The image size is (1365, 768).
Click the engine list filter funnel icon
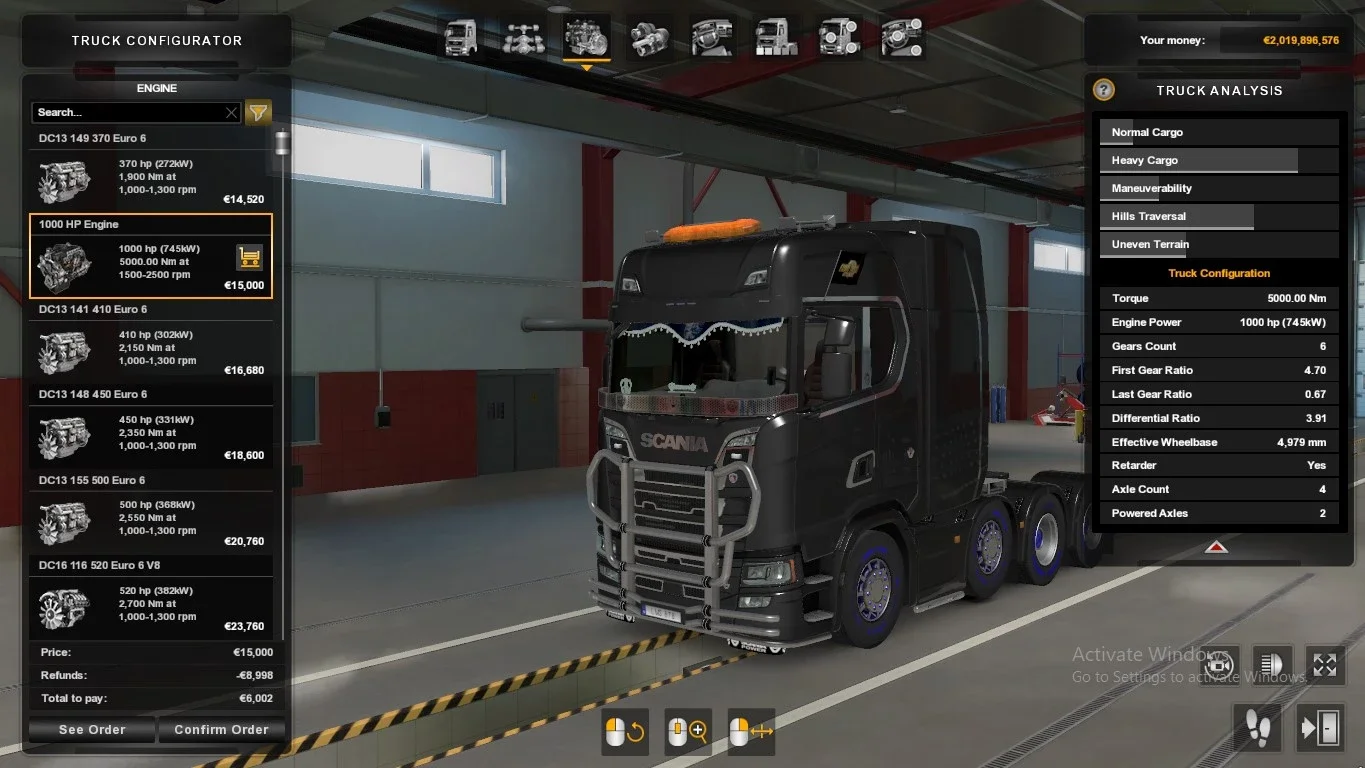click(258, 112)
